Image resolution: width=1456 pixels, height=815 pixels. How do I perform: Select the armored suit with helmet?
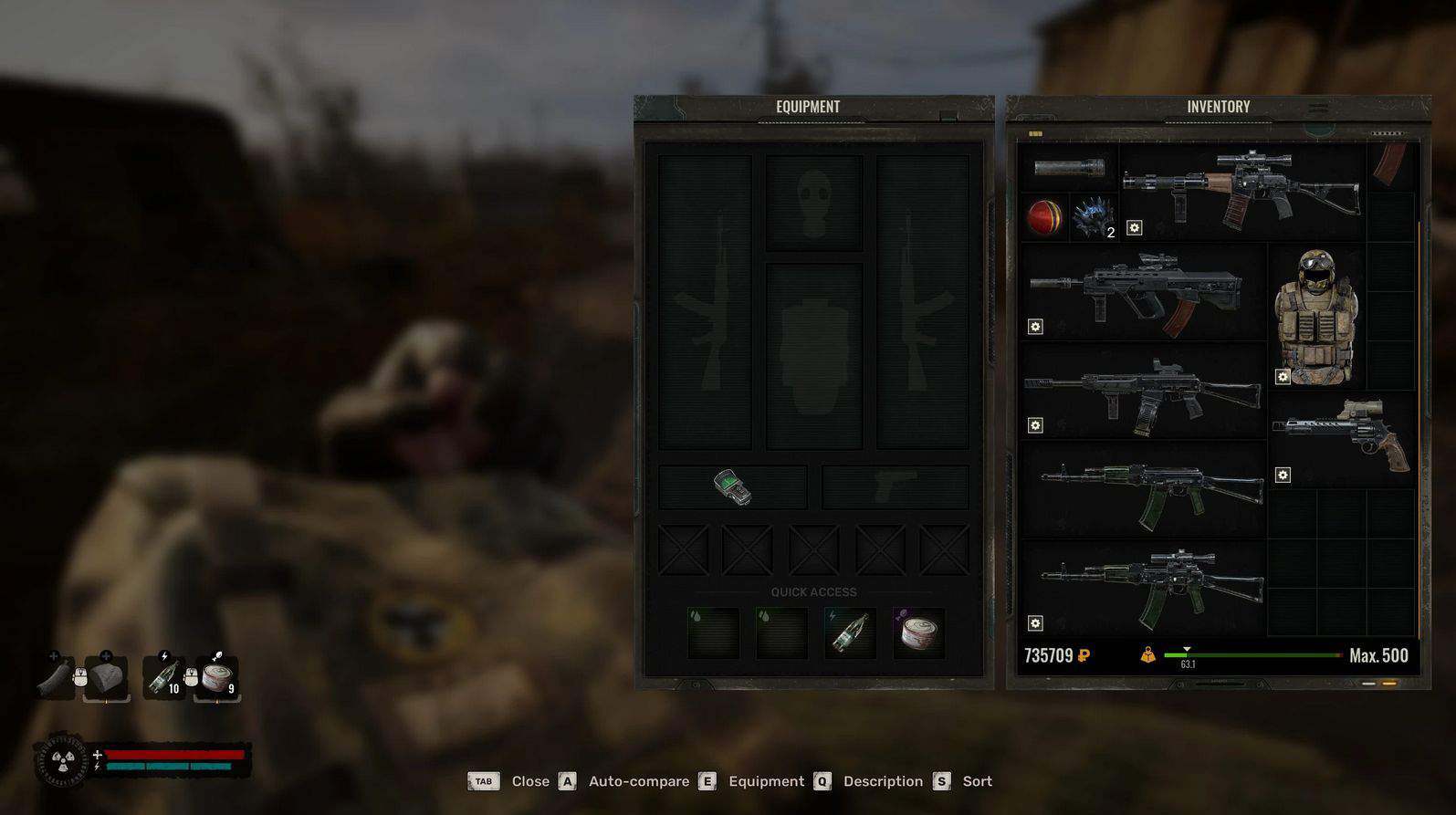tap(1315, 317)
